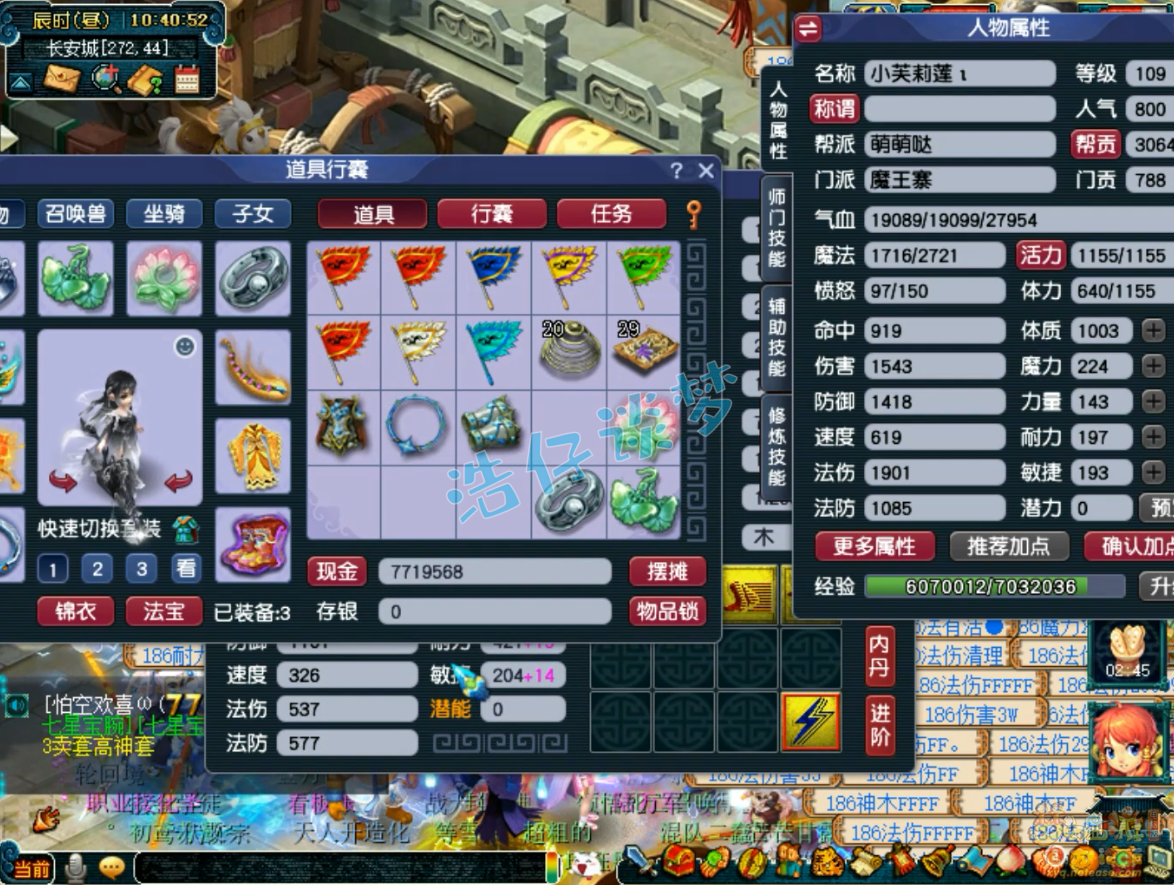Open the inventory help question mark

coord(677,170)
